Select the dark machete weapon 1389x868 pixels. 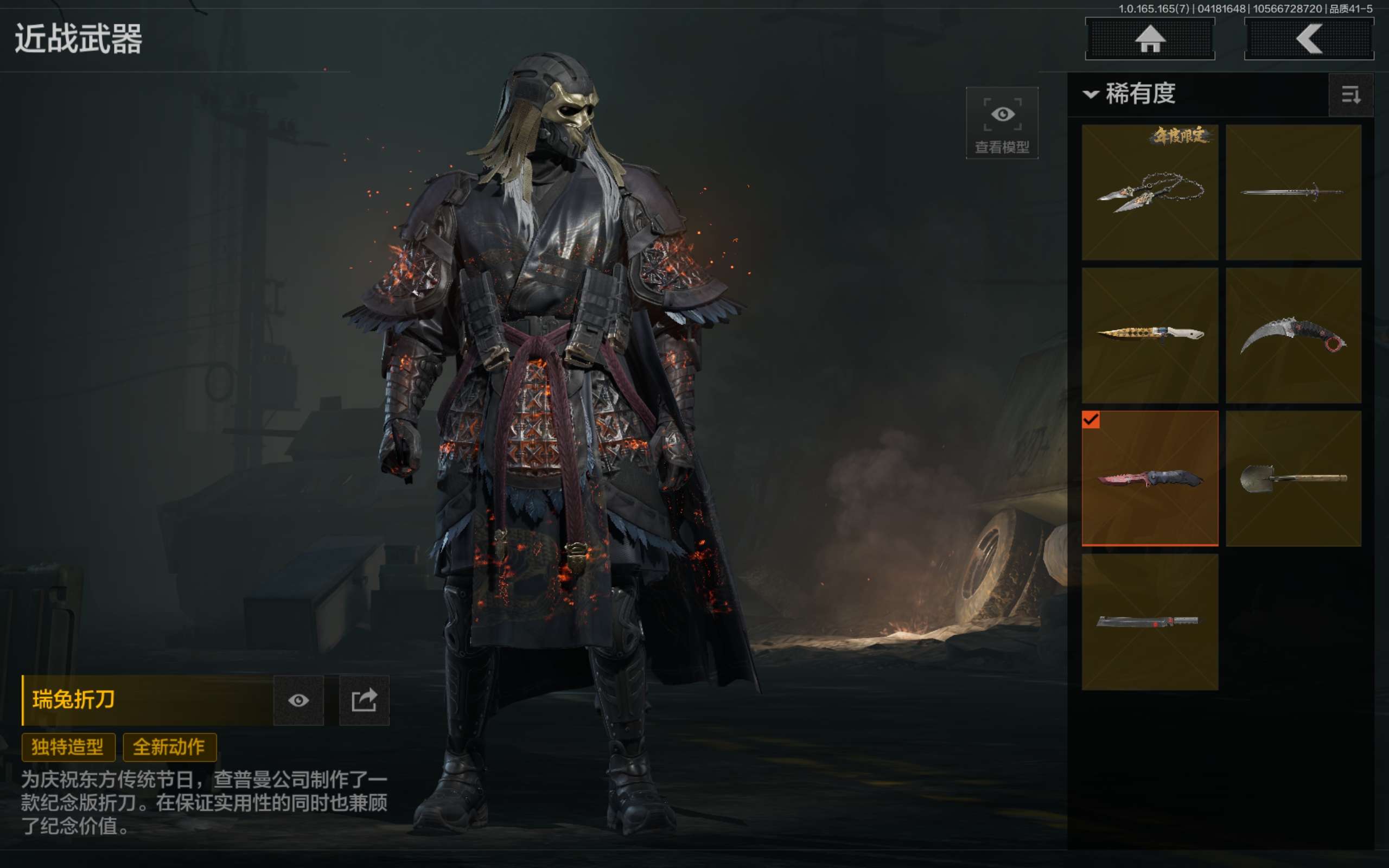[x=1150, y=621]
